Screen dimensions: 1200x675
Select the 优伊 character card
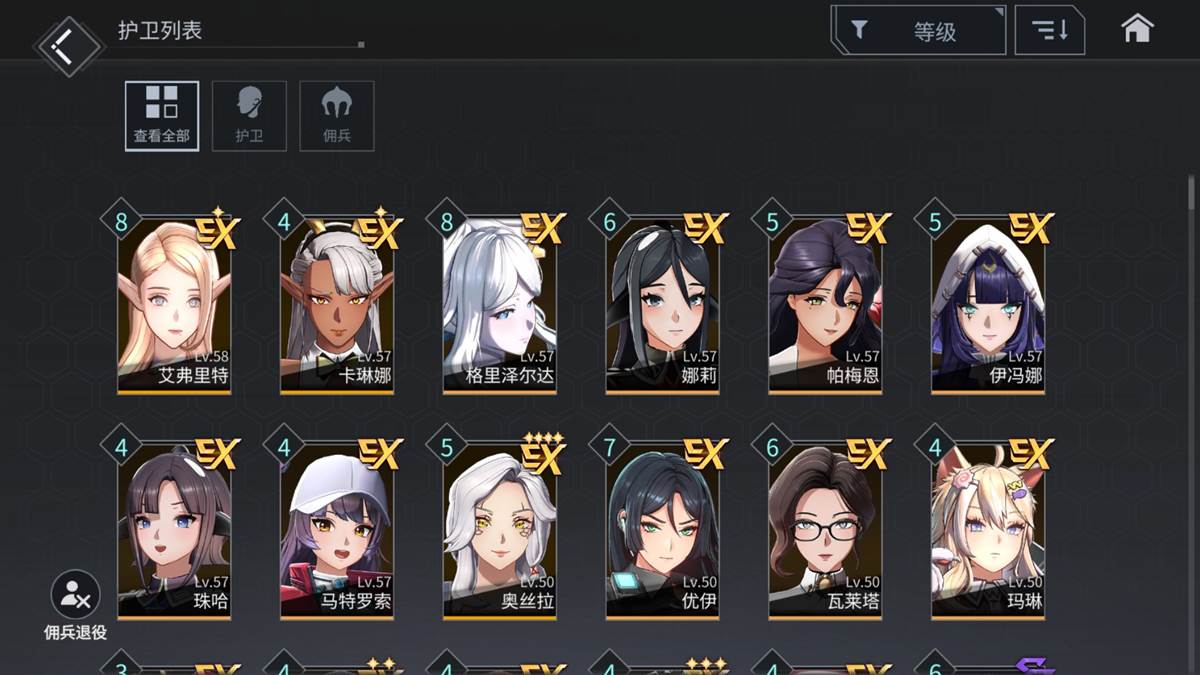(662, 530)
